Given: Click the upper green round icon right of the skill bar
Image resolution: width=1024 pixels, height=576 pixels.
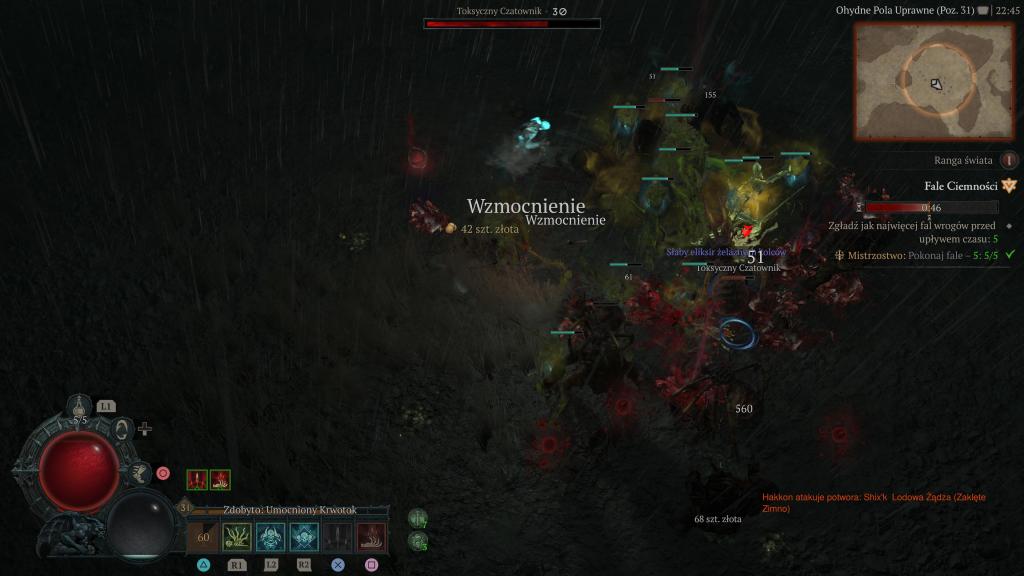Looking at the screenshot, I should 417,518.
